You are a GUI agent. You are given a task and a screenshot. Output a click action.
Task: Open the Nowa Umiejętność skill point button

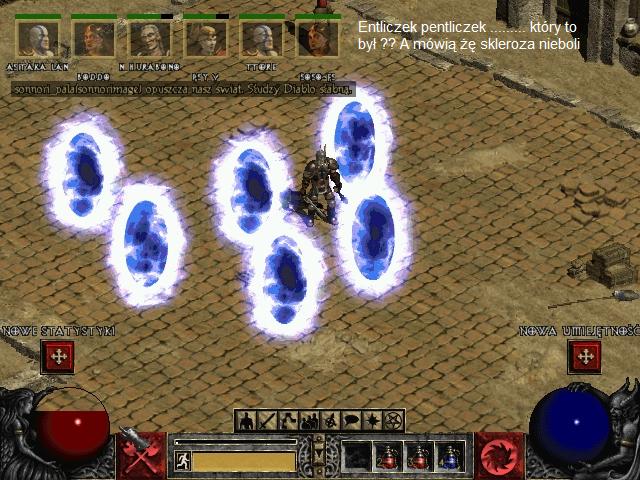point(583,355)
